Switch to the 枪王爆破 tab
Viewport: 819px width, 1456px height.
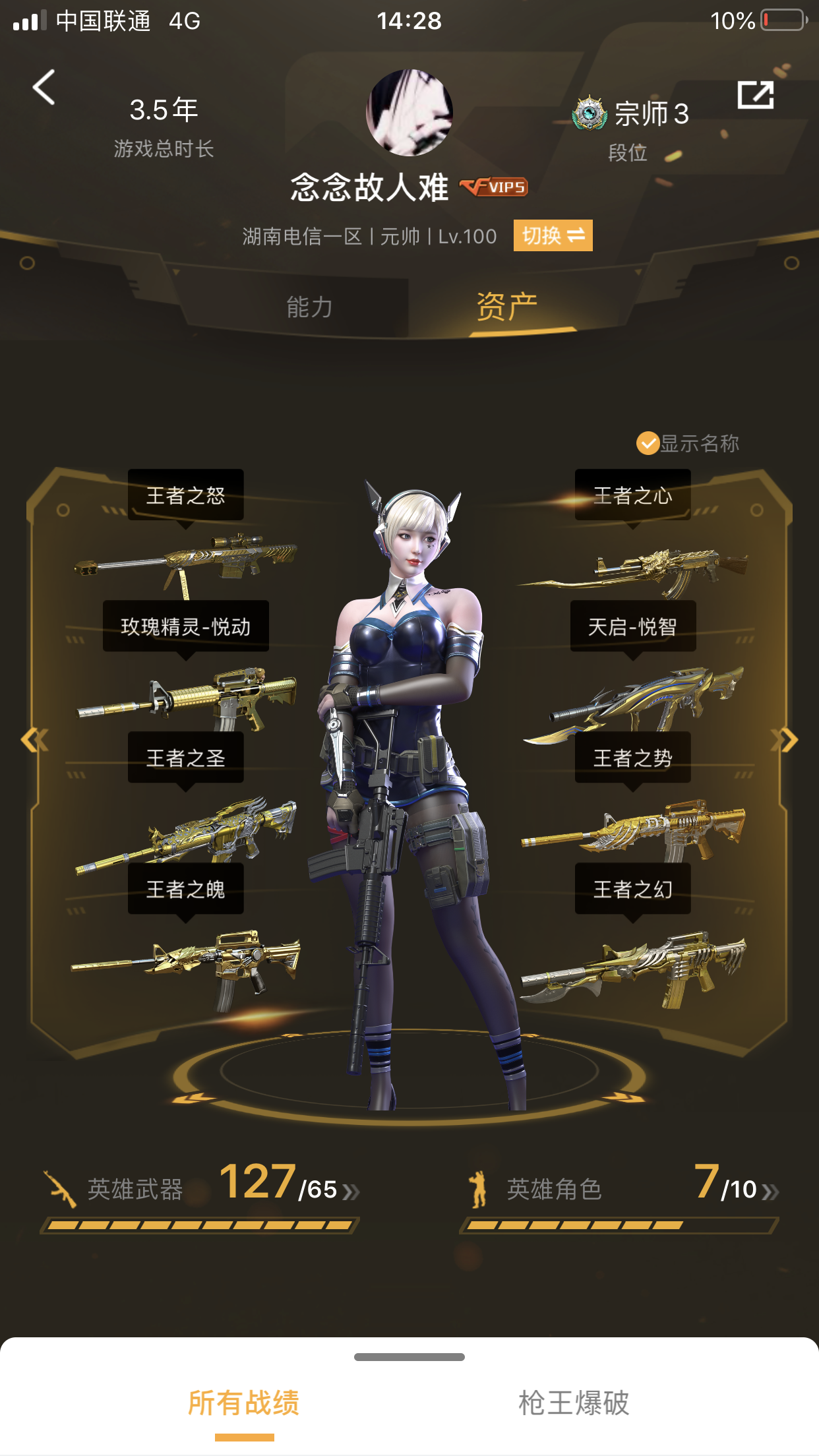[x=574, y=1403]
